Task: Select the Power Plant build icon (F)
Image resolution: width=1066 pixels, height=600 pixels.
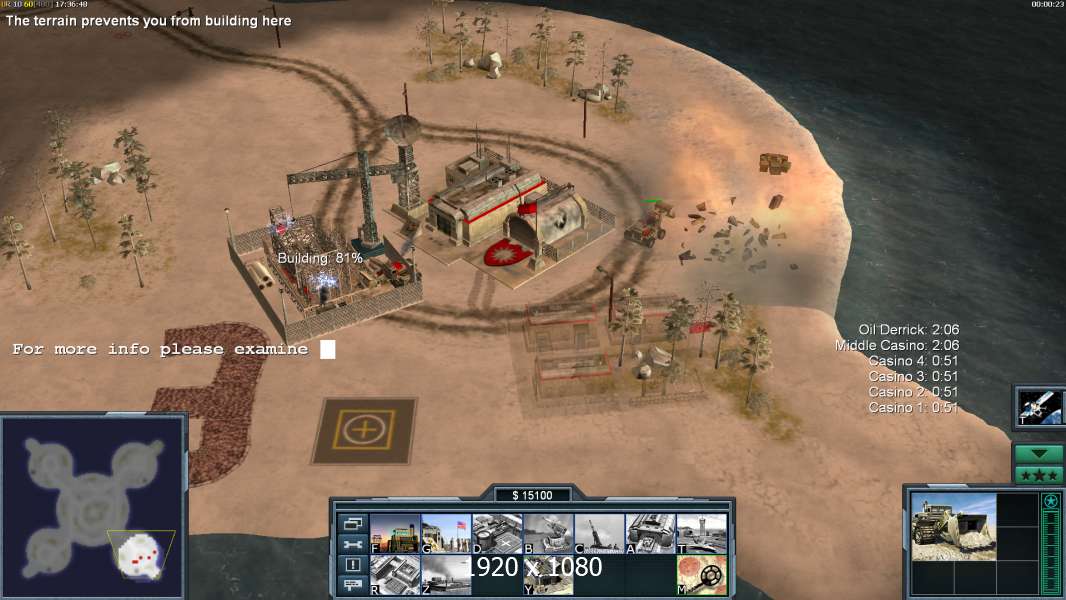Action: [395, 534]
